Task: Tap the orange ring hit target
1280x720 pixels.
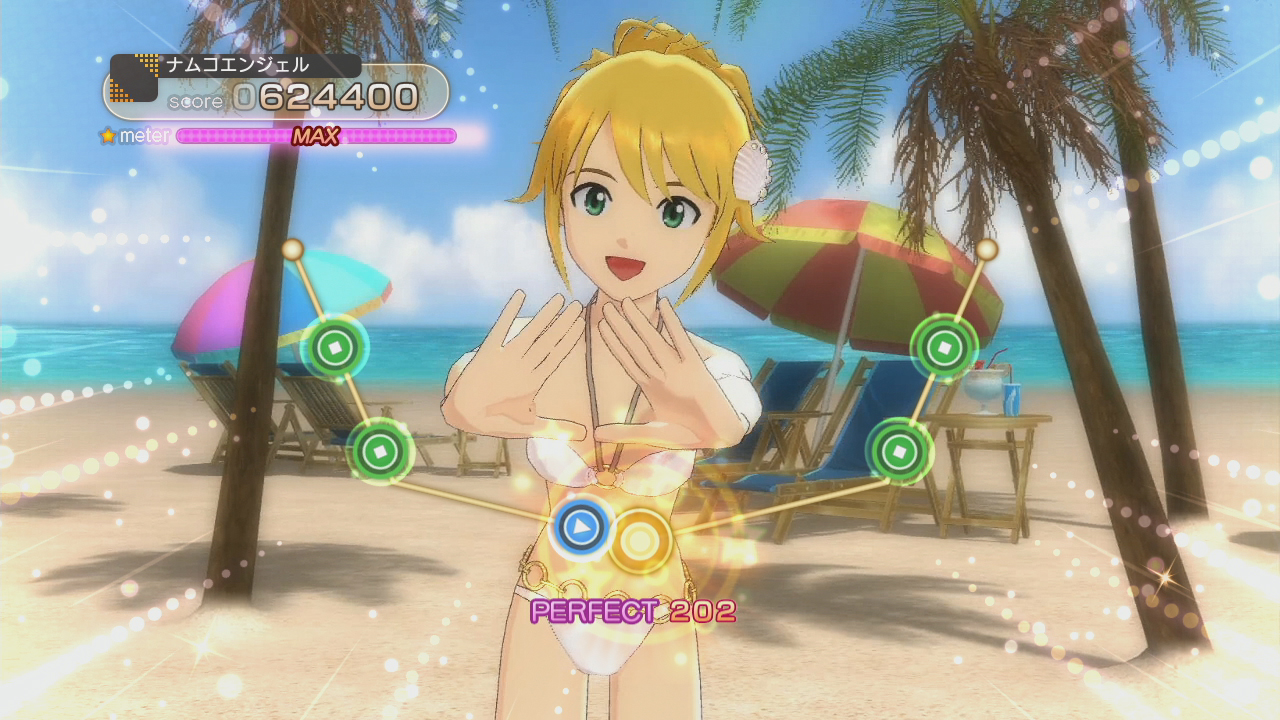Action: pyautogui.click(x=640, y=541)
